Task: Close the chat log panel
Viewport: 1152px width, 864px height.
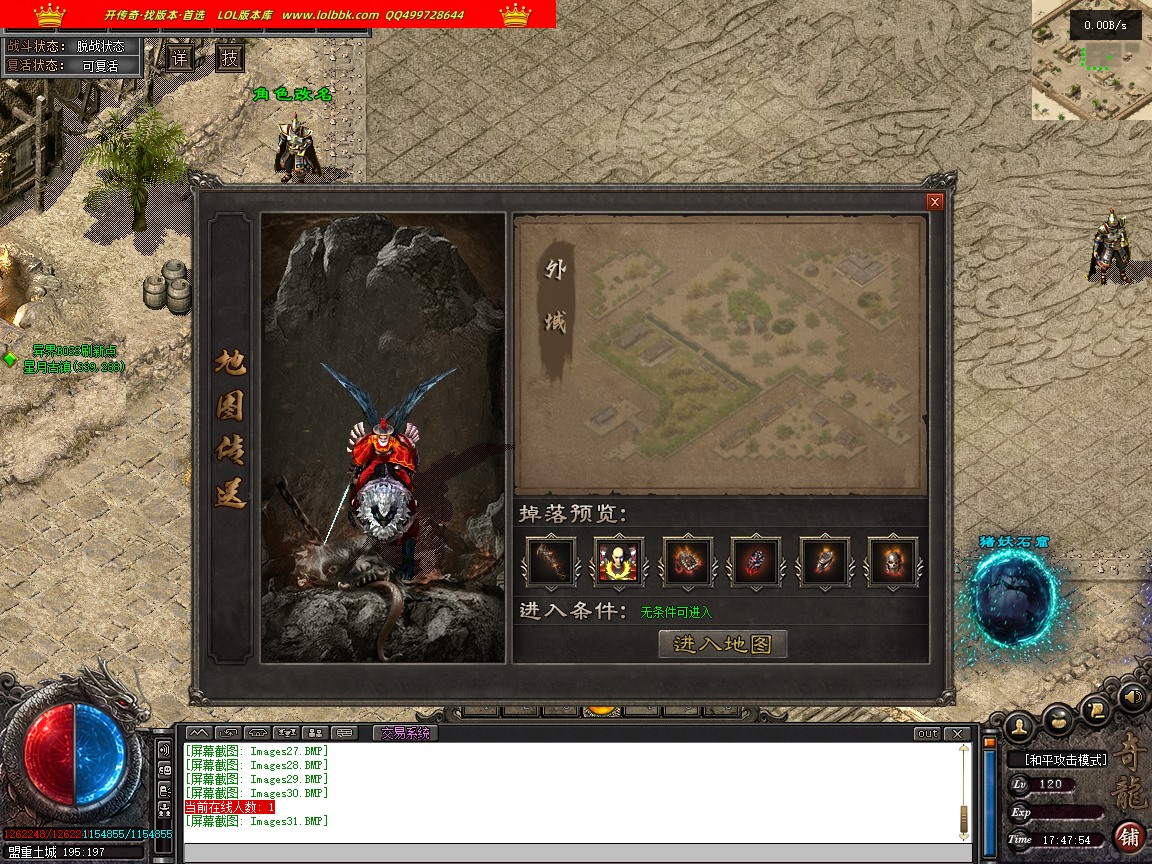Action: (x=958, y=734)
